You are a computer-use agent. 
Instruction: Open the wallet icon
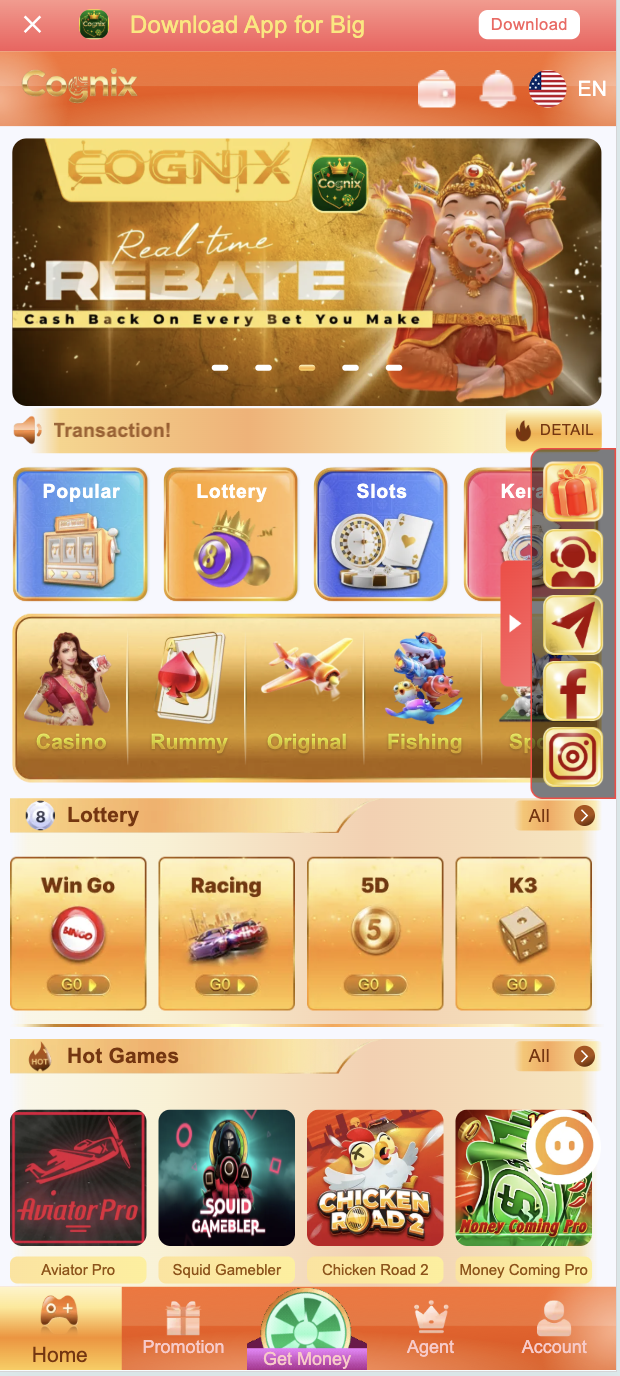437,90
